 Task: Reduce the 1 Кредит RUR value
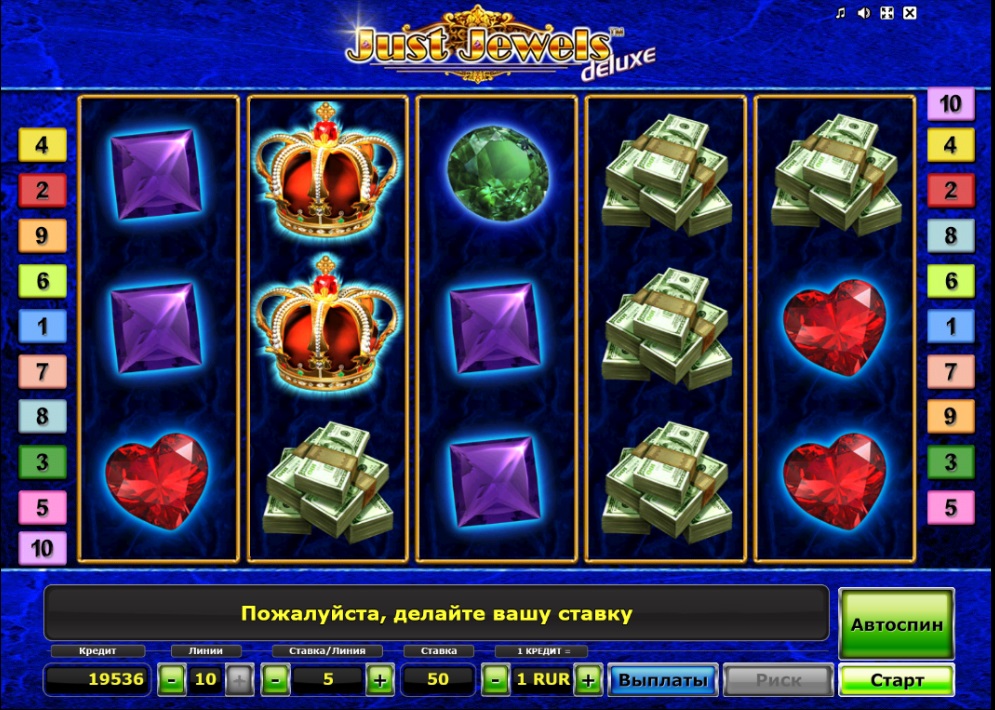point(495,681)
